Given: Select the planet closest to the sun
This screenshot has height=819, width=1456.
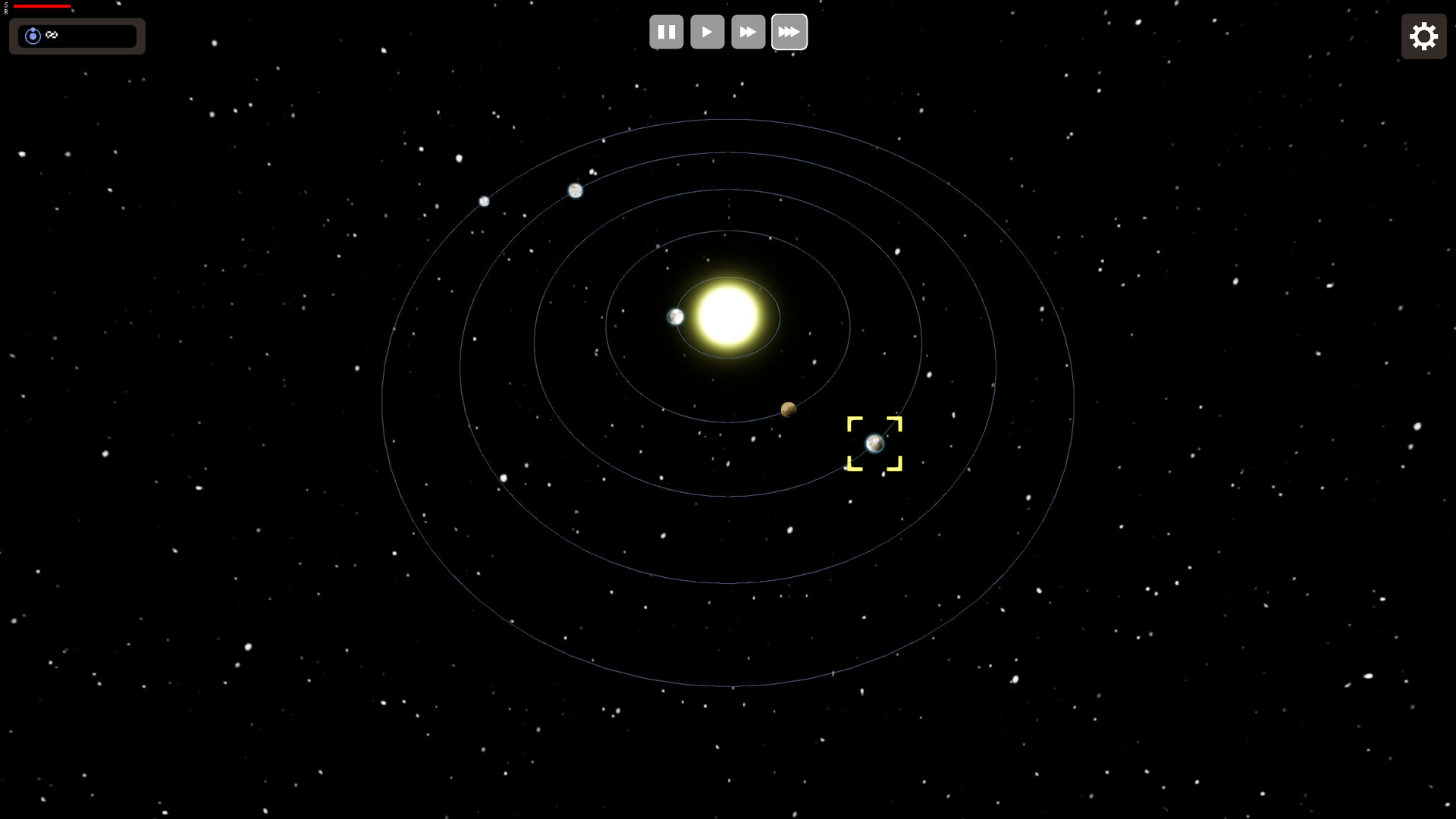Looking at the screenshot, I should tap(675, 316).
